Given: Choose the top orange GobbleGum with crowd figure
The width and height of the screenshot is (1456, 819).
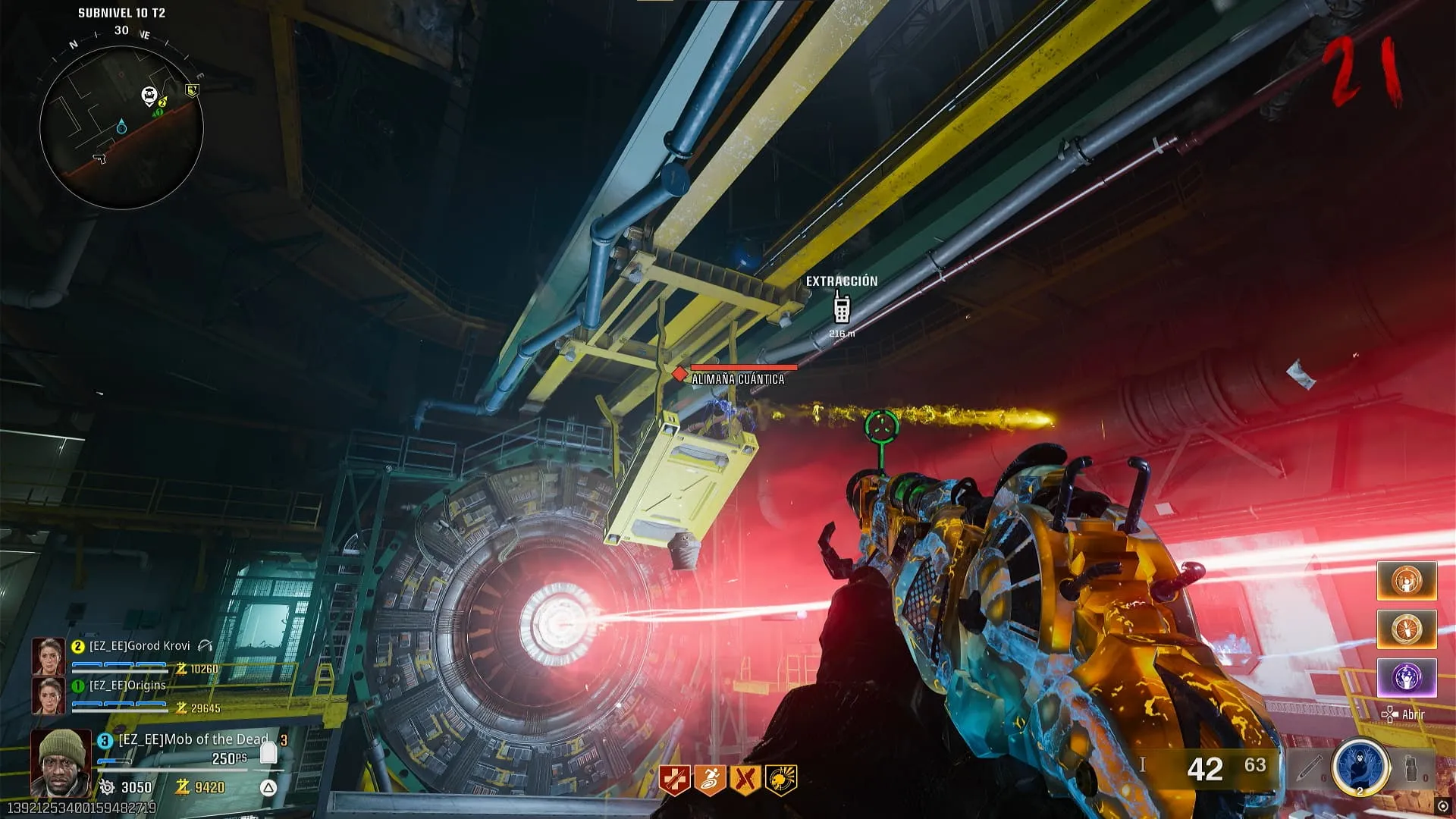Looking at the screenshot, I should [x=1407, y=582].
